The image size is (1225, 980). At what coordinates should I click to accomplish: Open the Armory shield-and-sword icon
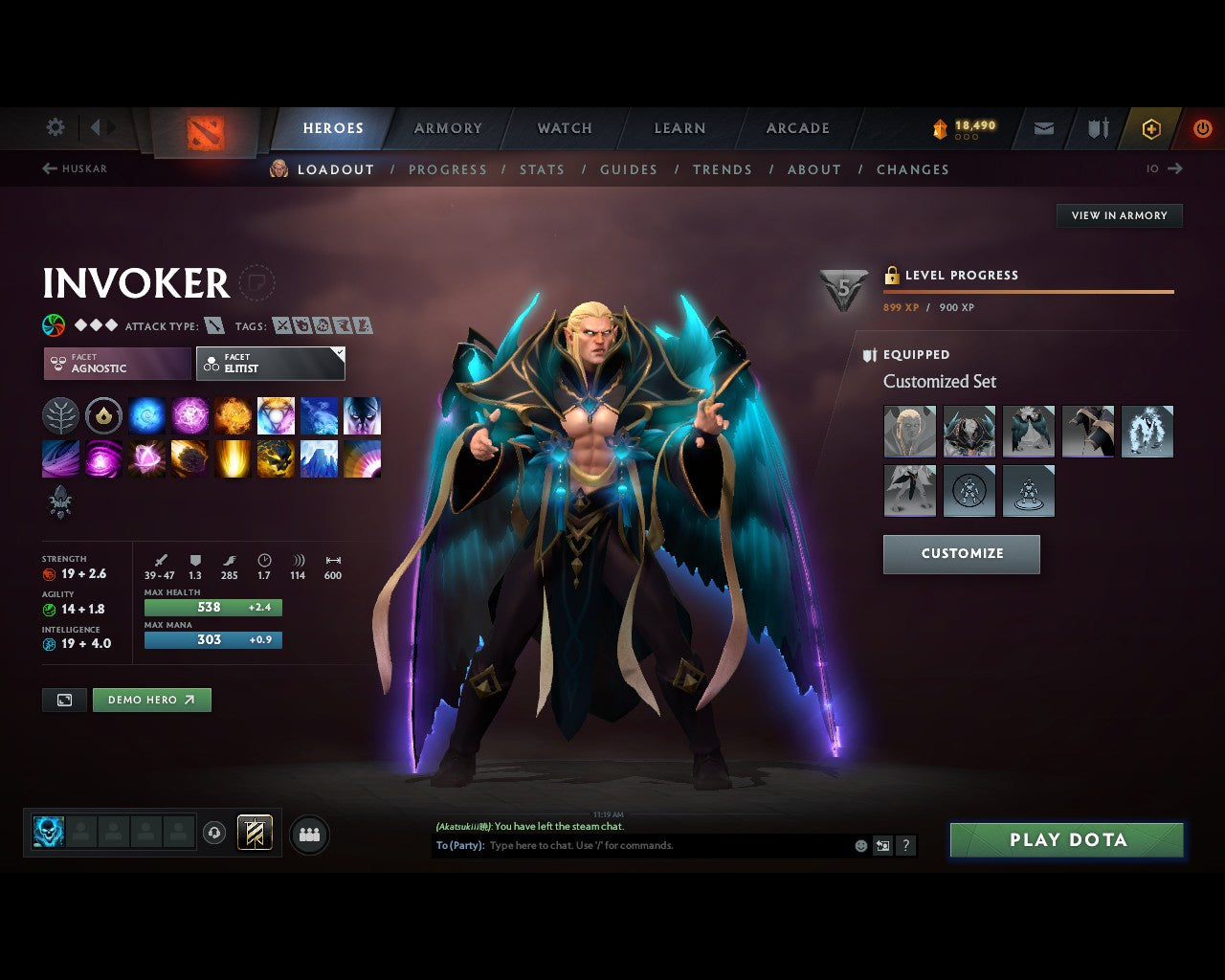(1097, 127)
